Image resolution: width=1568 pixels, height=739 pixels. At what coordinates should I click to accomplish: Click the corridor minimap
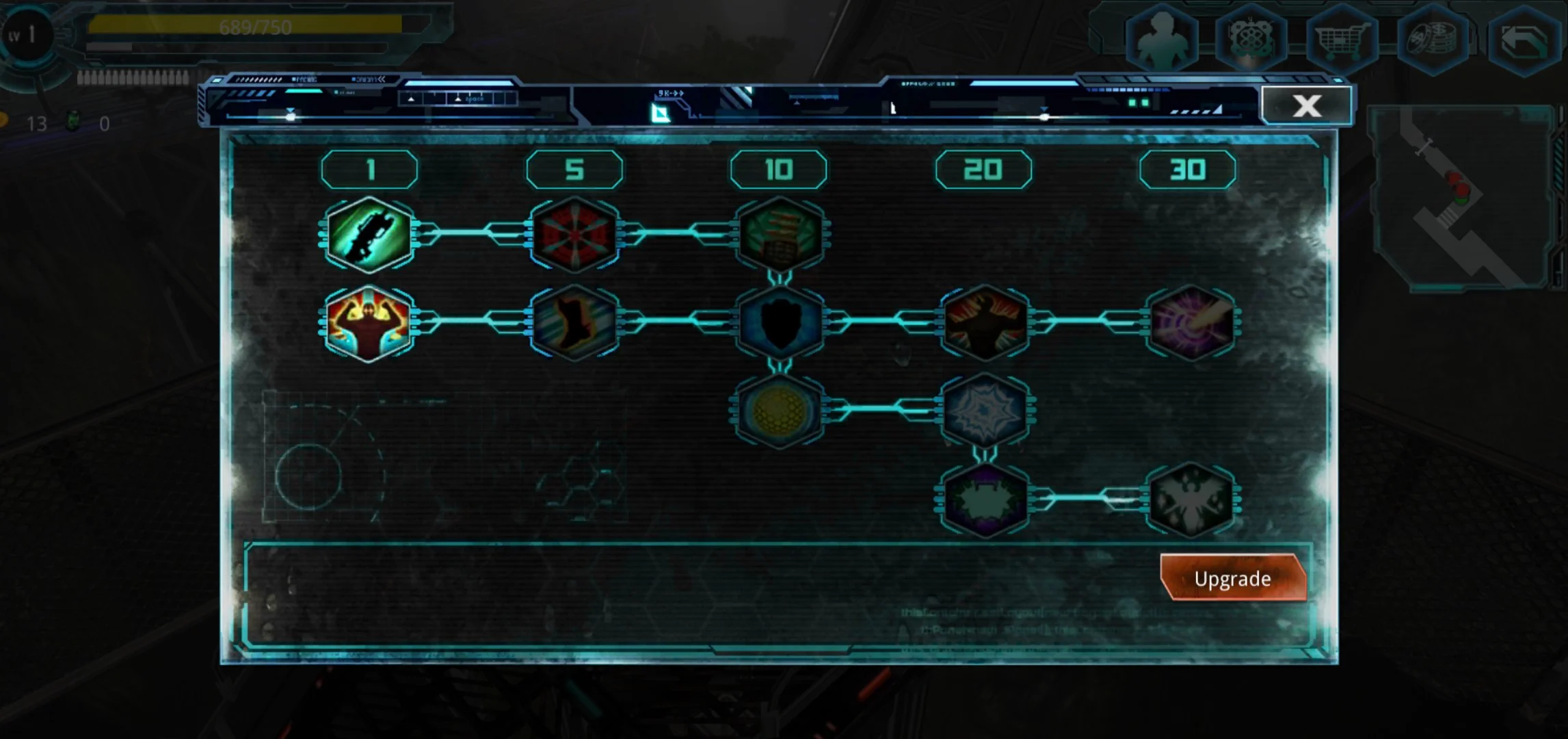point(1463,198)
